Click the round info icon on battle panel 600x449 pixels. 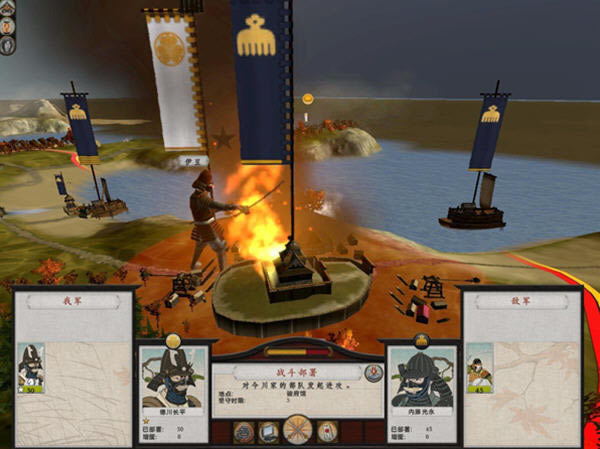pos(375,373)
